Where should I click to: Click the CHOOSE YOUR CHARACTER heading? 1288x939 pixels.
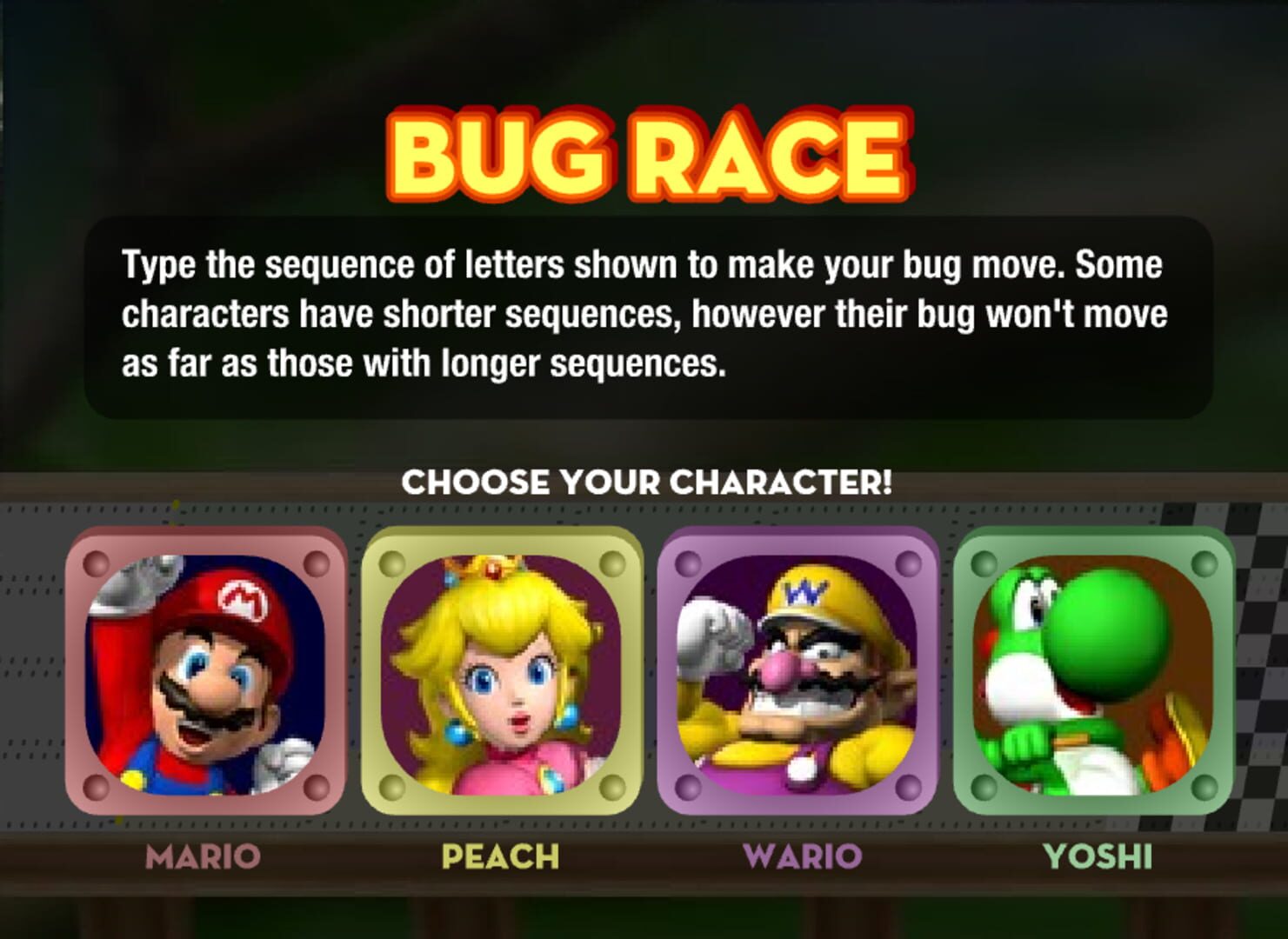point(646,481)
